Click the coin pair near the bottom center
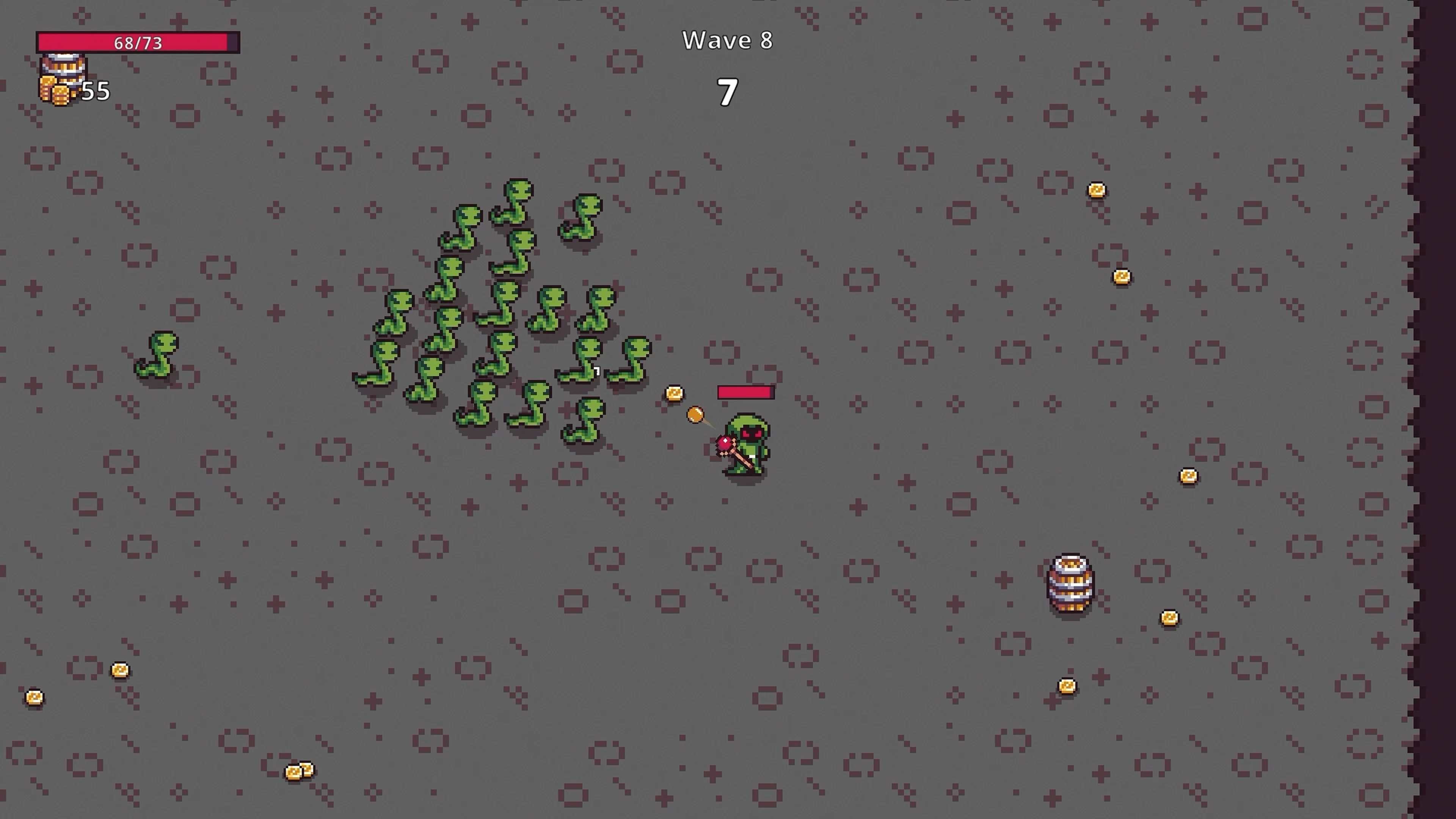 300,770
